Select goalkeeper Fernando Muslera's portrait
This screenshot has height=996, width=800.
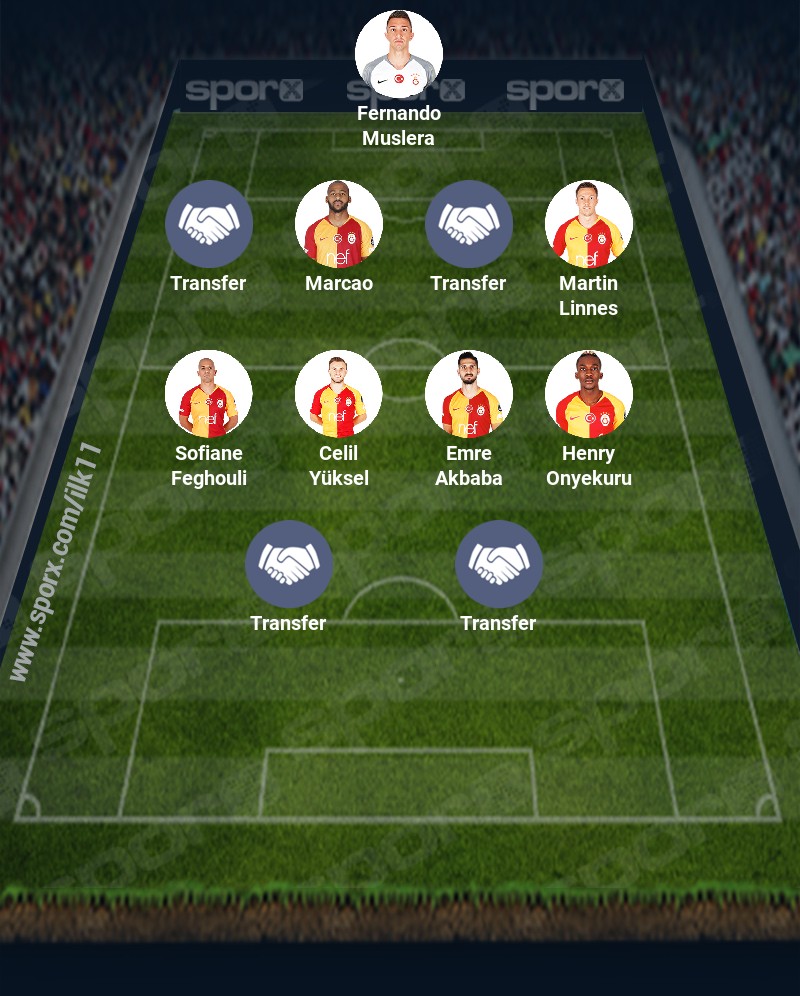click(x=399, y=54)
